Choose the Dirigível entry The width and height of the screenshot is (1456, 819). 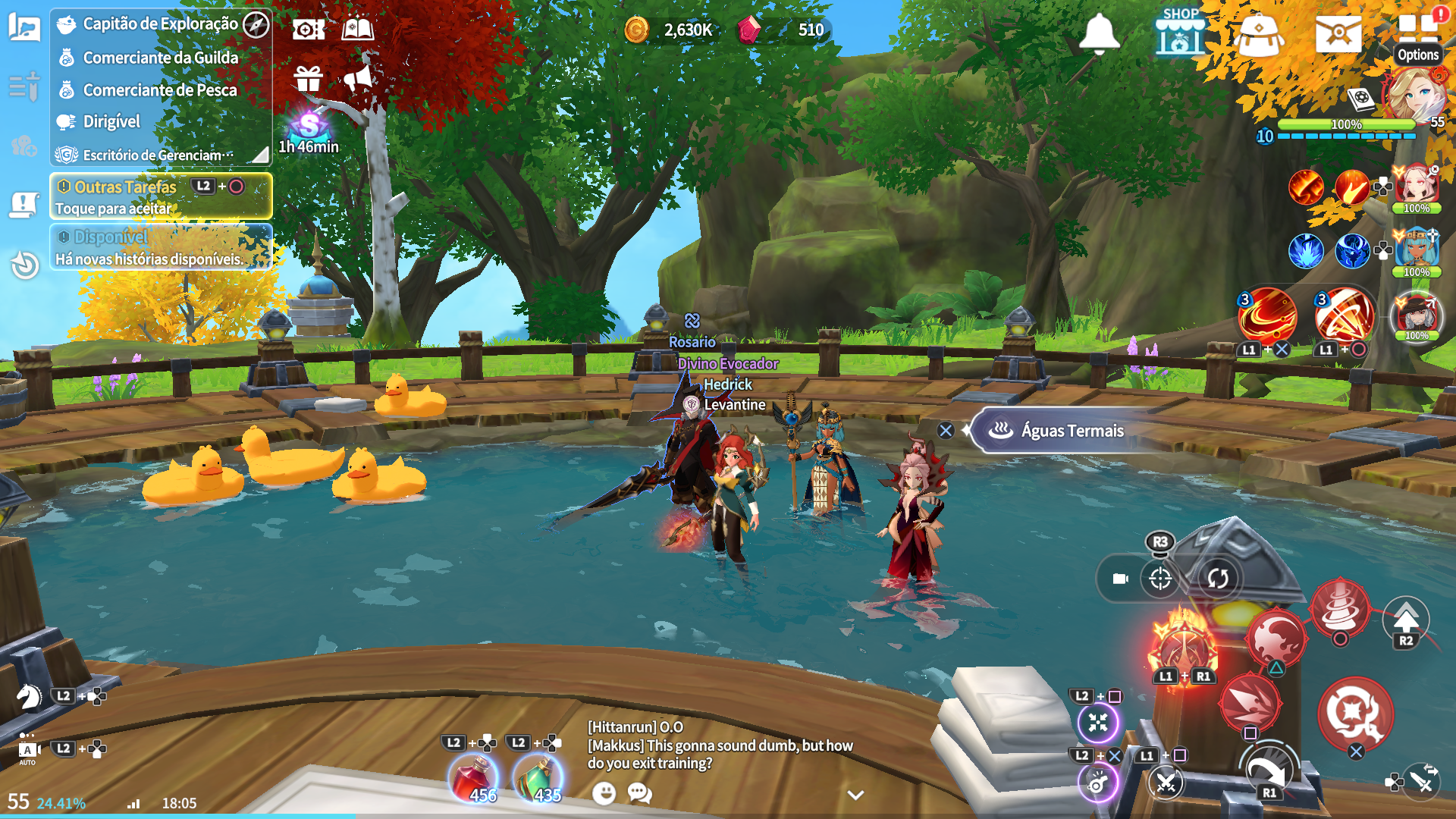coord(111,122)
